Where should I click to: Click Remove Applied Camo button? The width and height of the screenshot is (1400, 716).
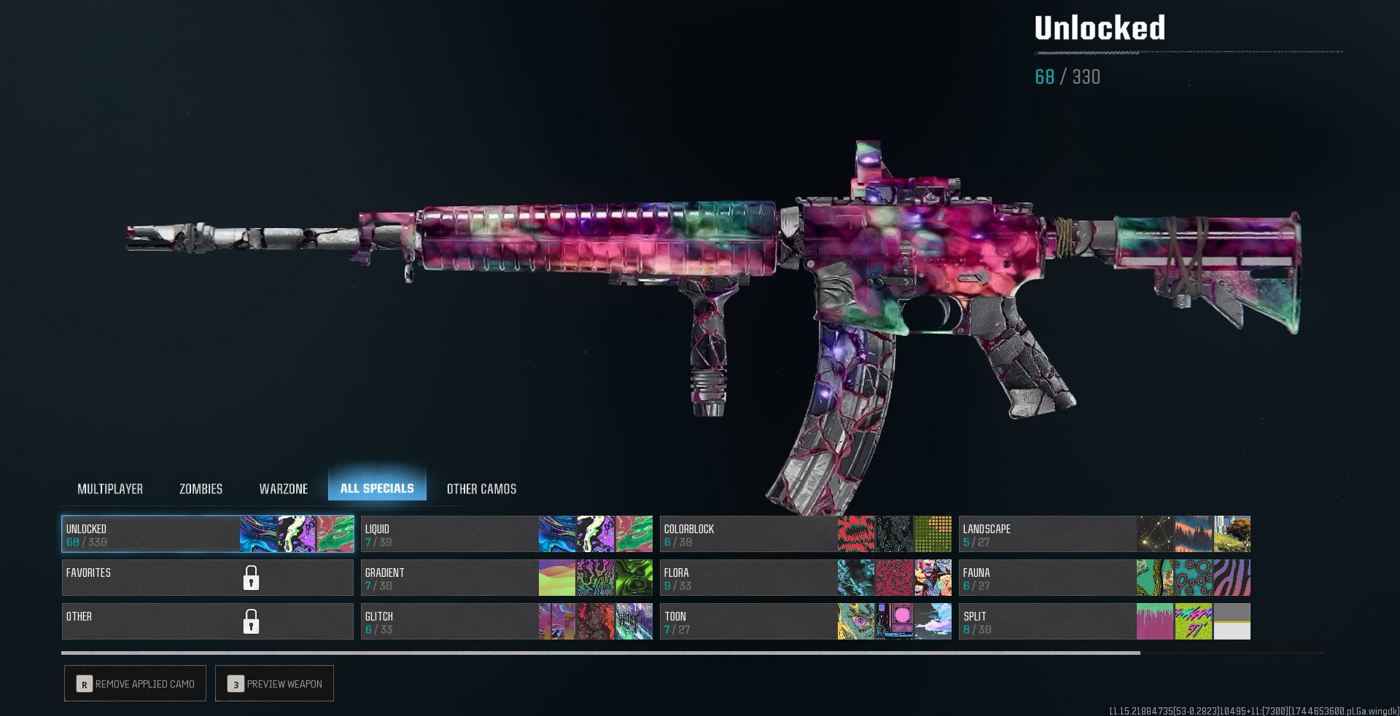point(135,684)
